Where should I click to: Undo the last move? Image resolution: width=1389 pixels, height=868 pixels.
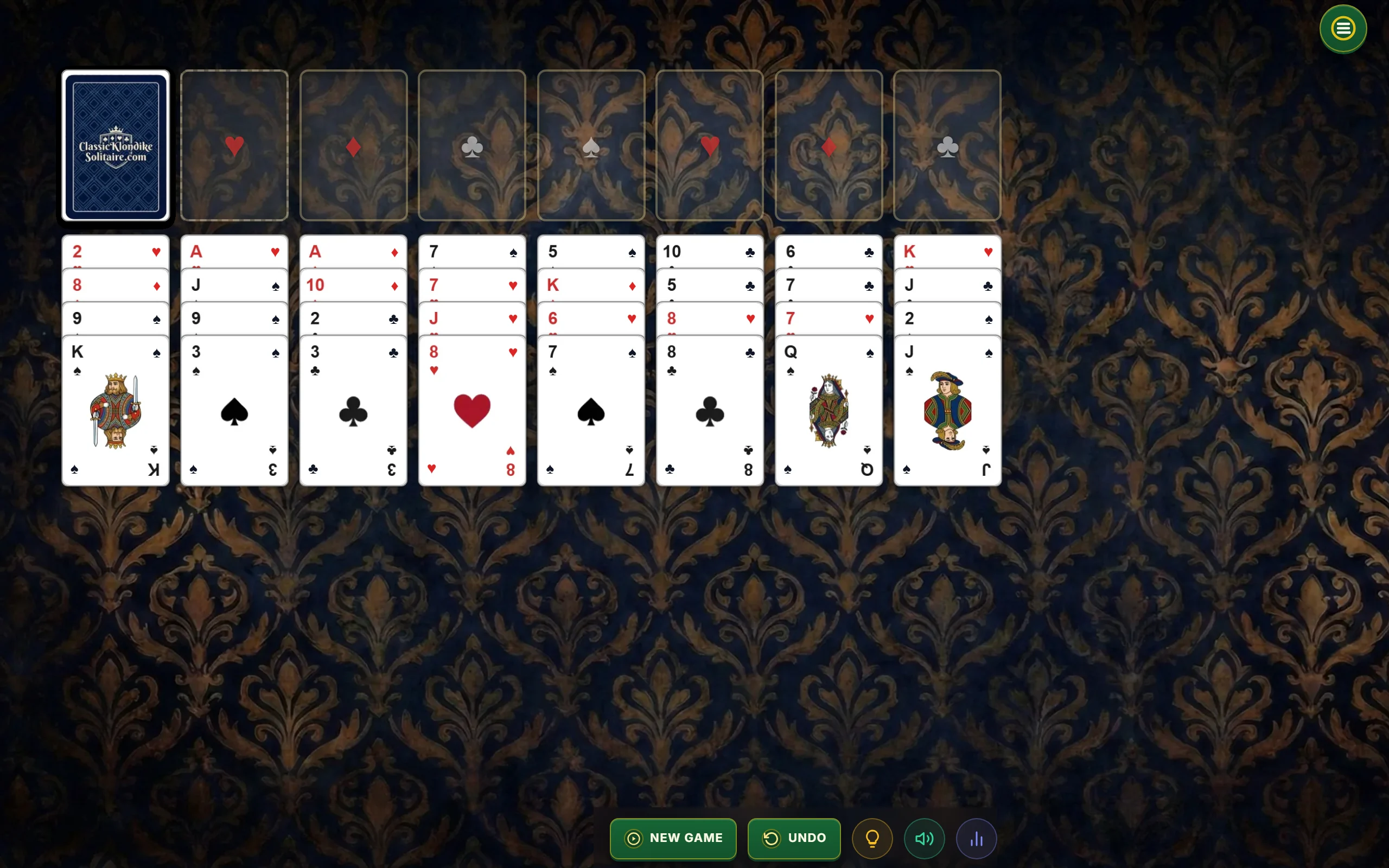tap(794, 838)
